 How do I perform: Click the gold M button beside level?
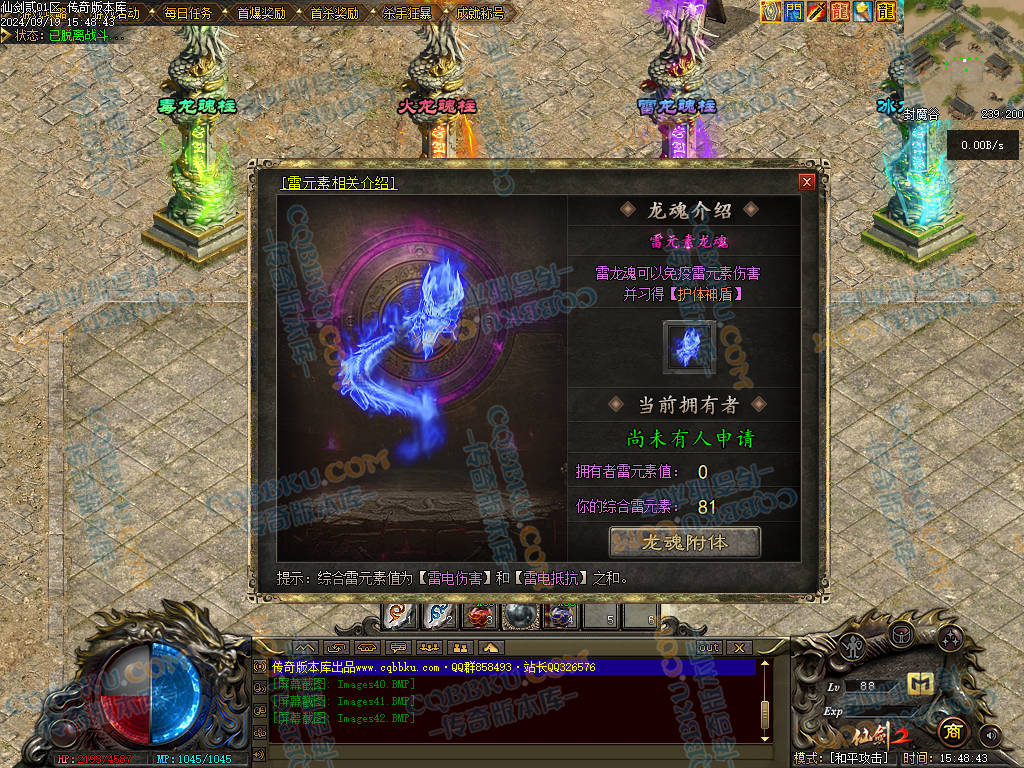(x=920, y=684)
